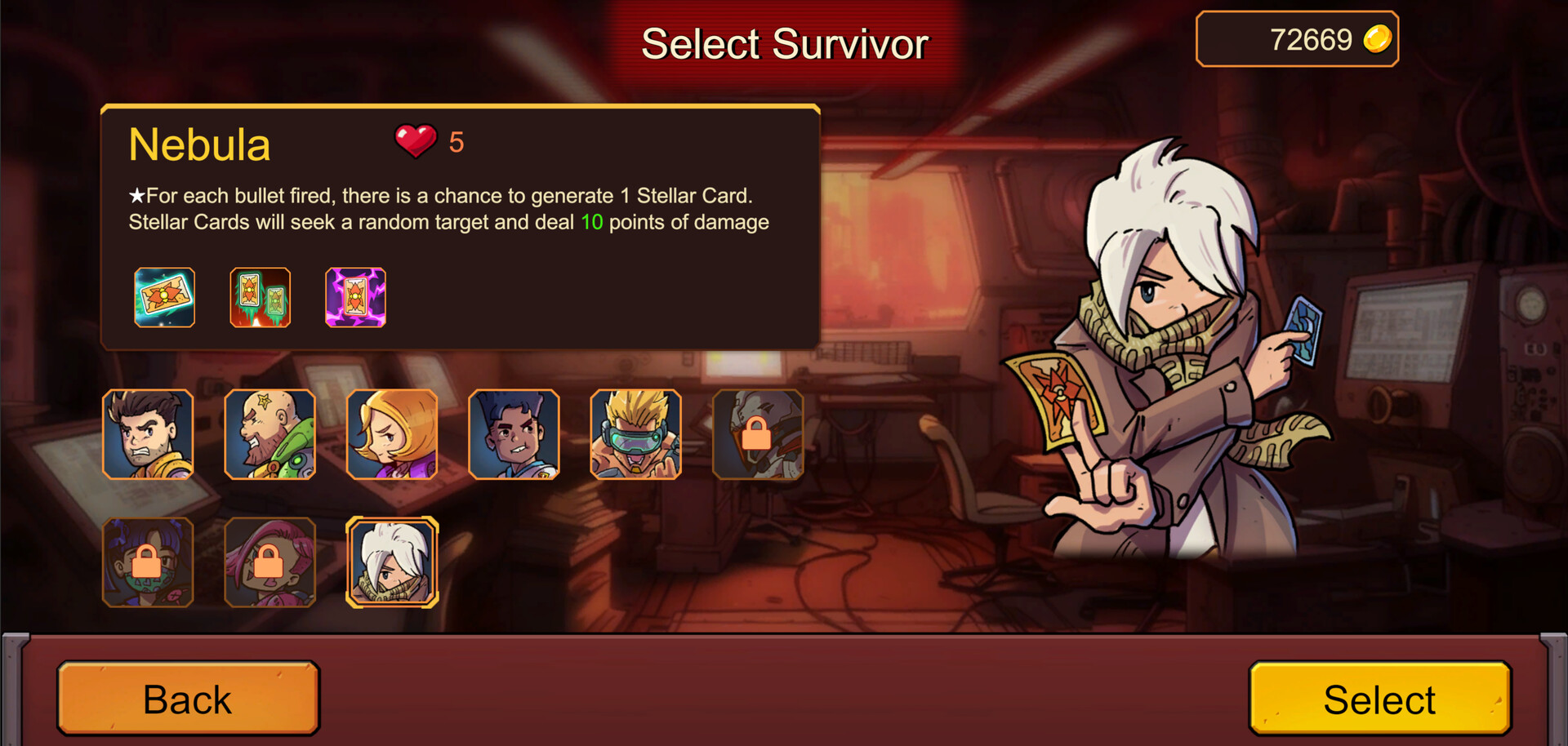Inspect the purple lightning card skill icon
The image size is (1568, 746).
tap(354, 297)
